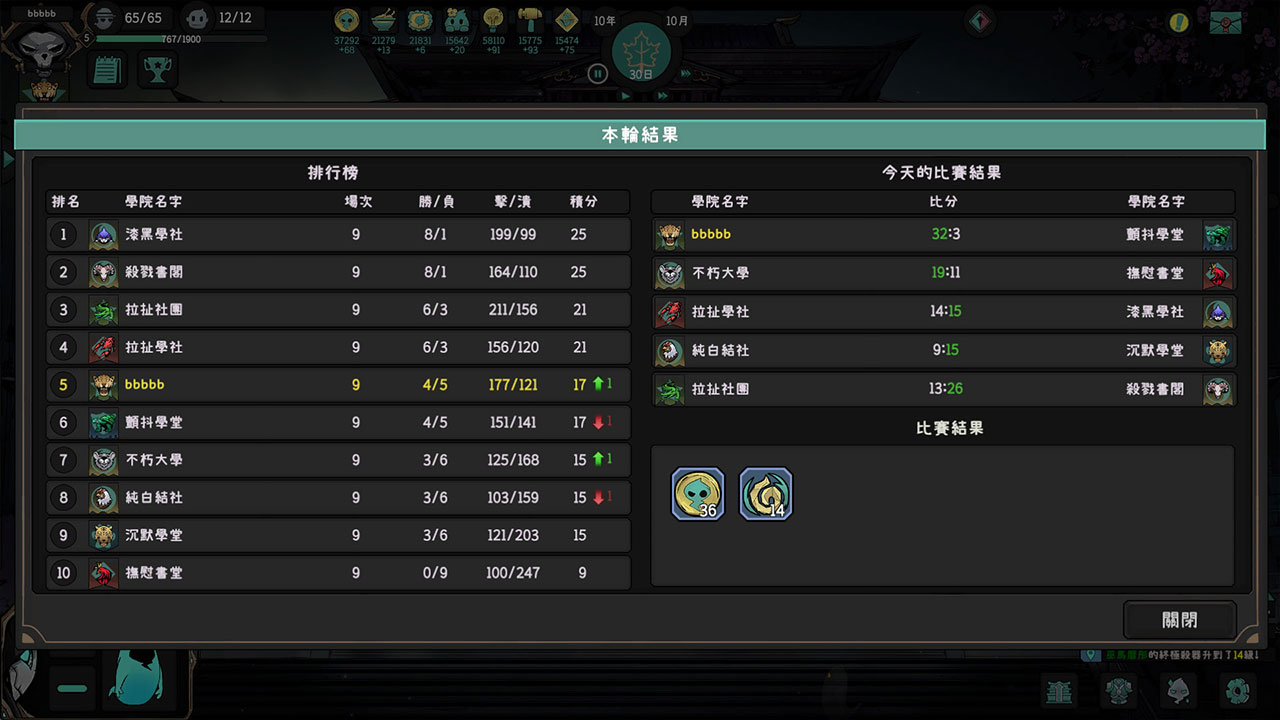Open the notebook journal icon

(106, 69)
